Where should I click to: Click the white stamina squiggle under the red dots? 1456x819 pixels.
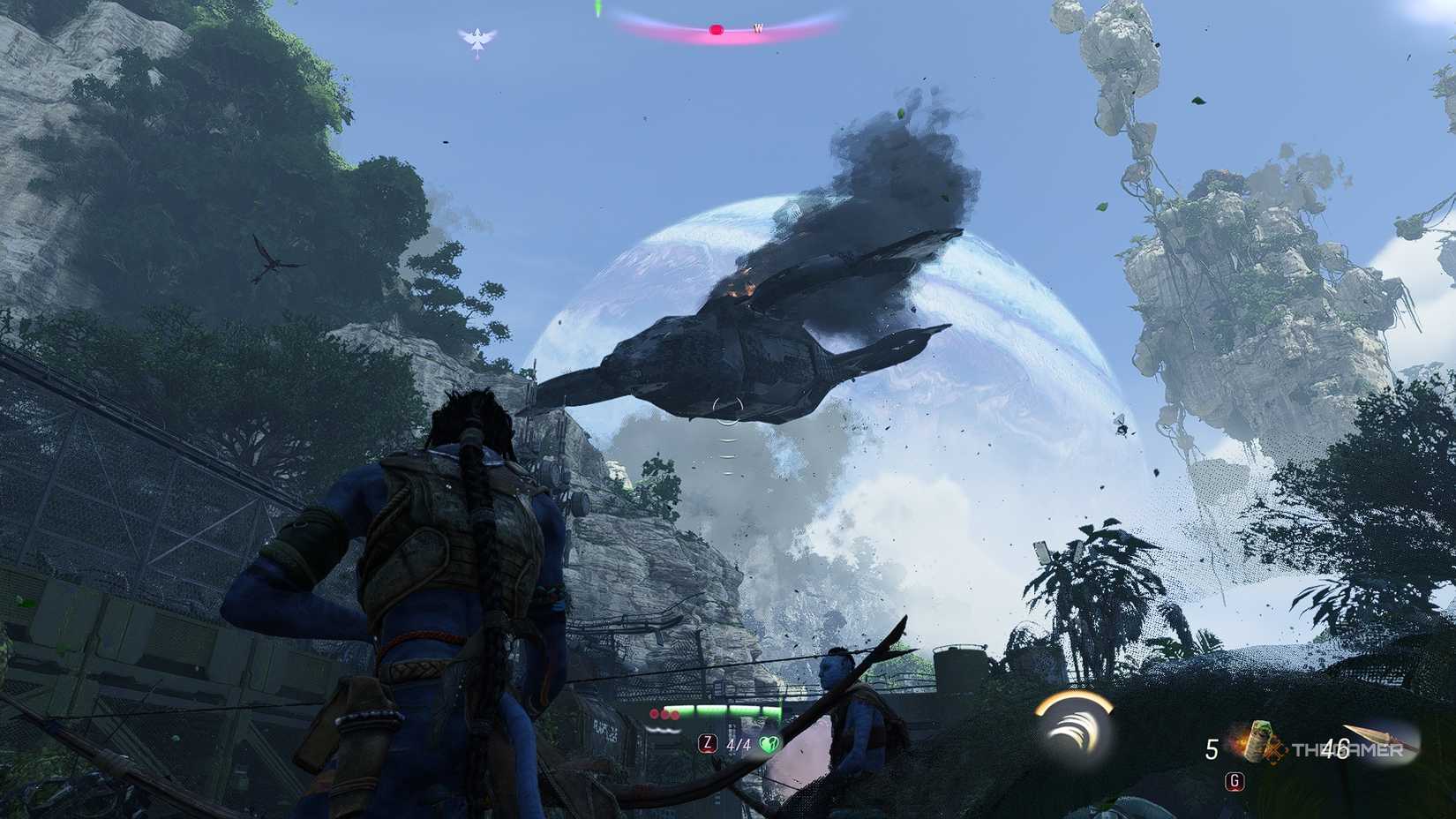(664, 729)
